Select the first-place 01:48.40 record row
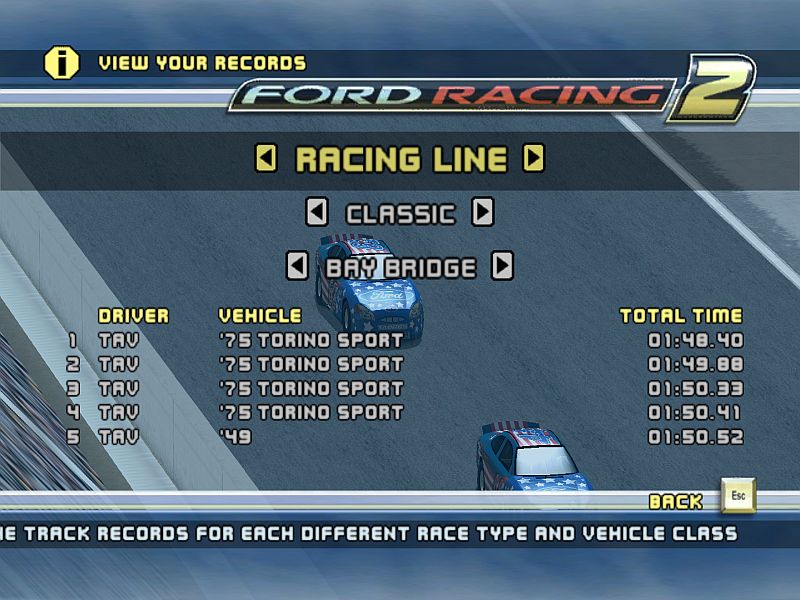The height and width of the screenshot is (600, 800). click(405, 340)
